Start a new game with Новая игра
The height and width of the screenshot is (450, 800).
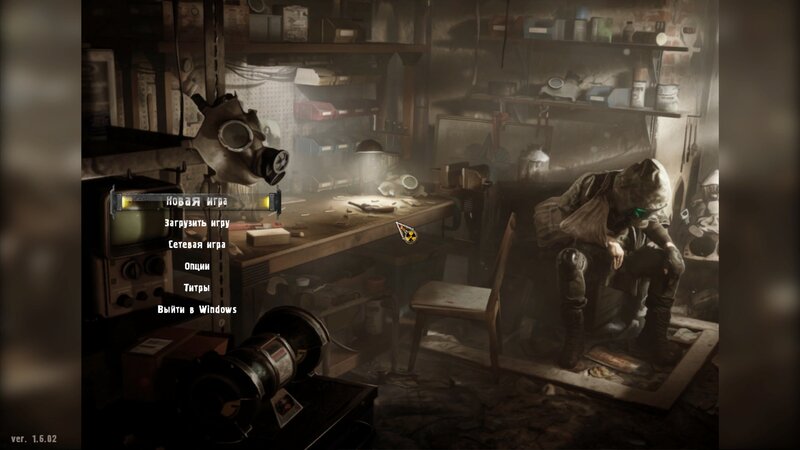tap(197, 202)
